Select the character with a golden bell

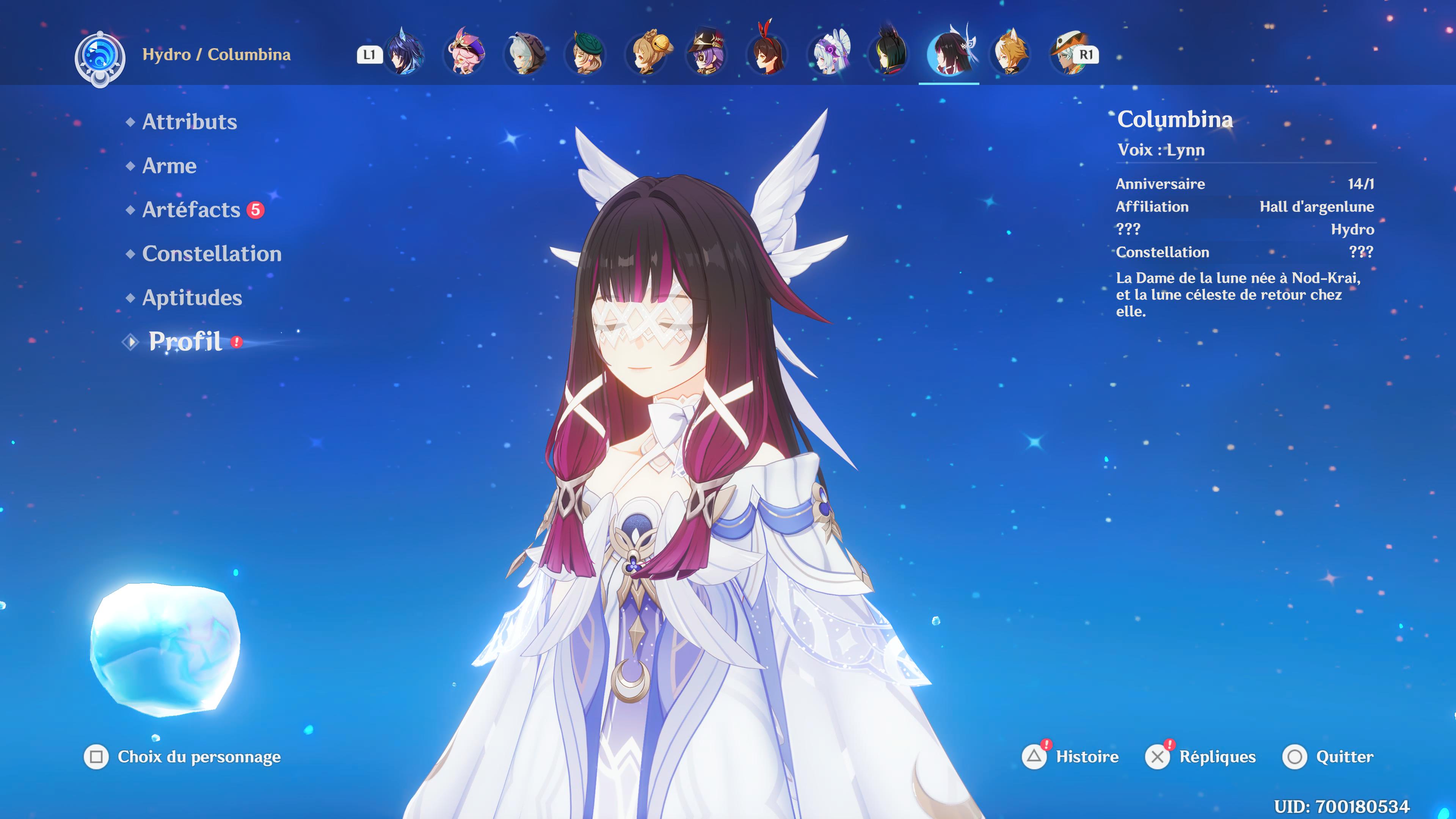(646, 54)
